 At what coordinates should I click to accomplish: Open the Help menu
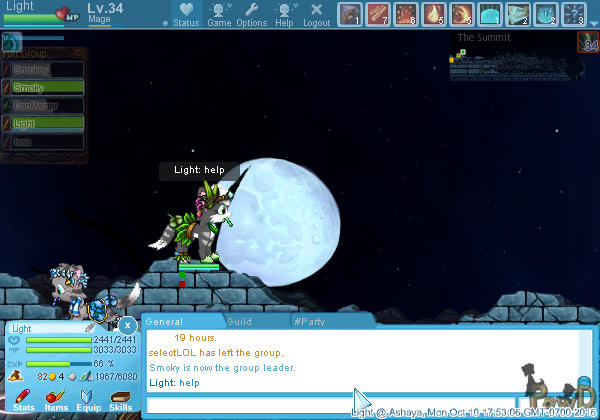(285, 14)
